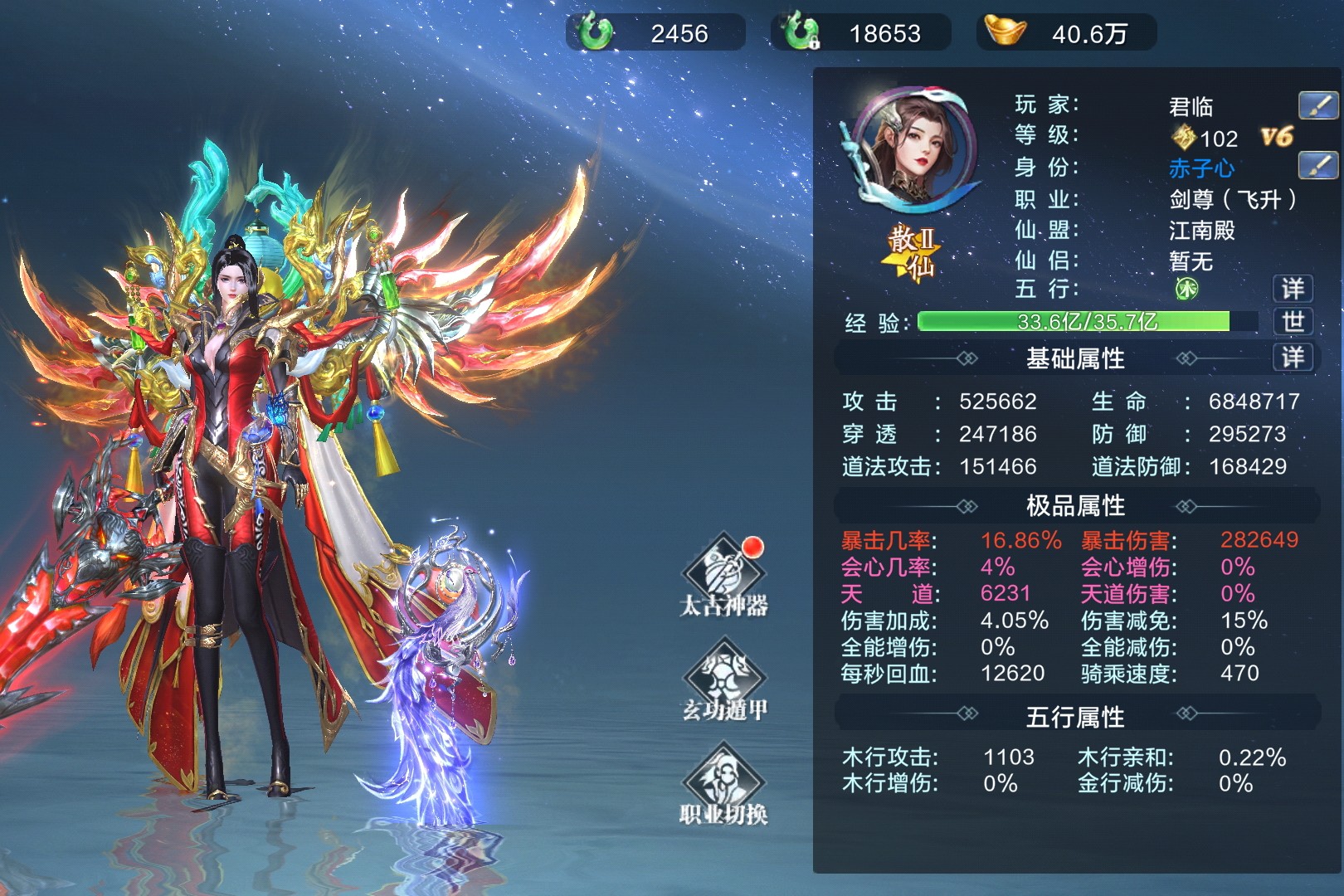Viewport: 1344px width, 896px height.
Task: Click the 散仙 rank badge
Action: [912, 253]
